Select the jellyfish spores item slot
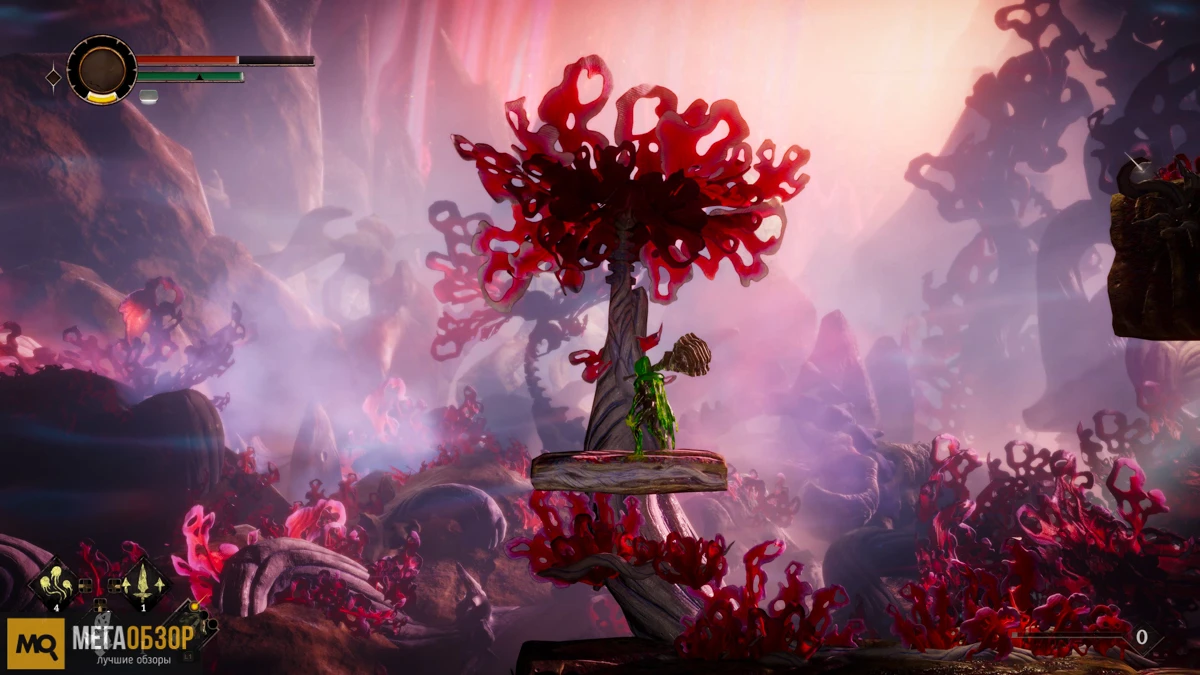Screen dimensions: 1200x675 point(56,583)
